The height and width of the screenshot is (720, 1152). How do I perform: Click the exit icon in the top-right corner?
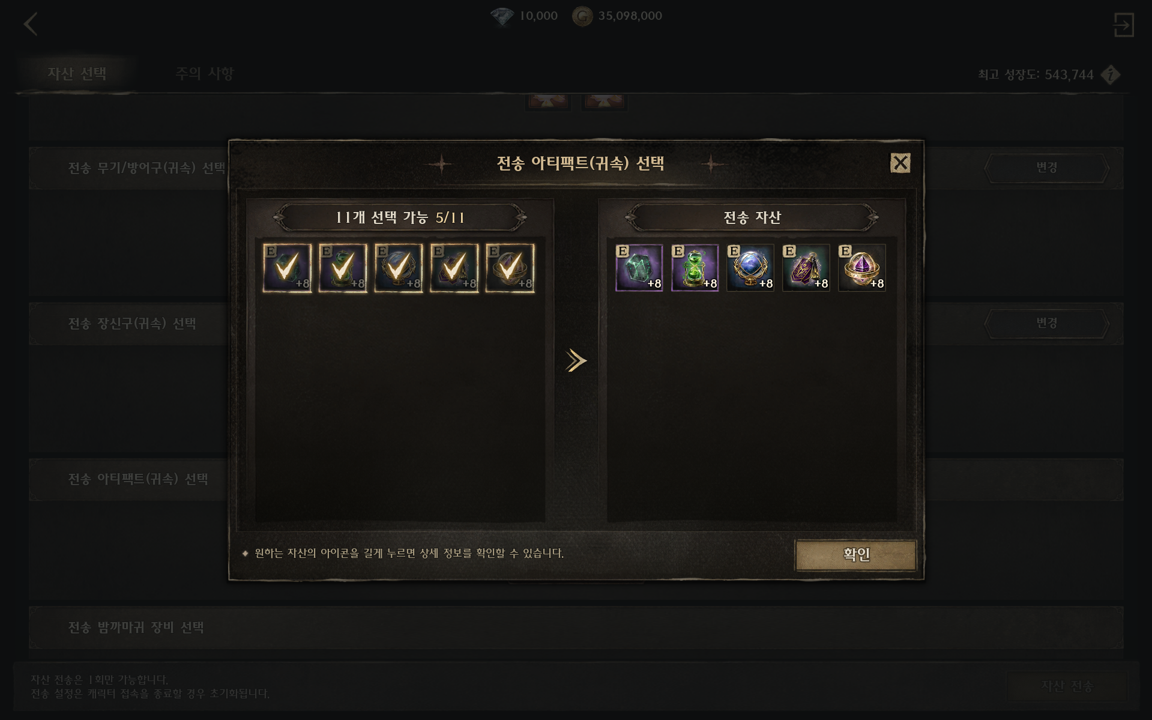click(x=1123, y=24)
